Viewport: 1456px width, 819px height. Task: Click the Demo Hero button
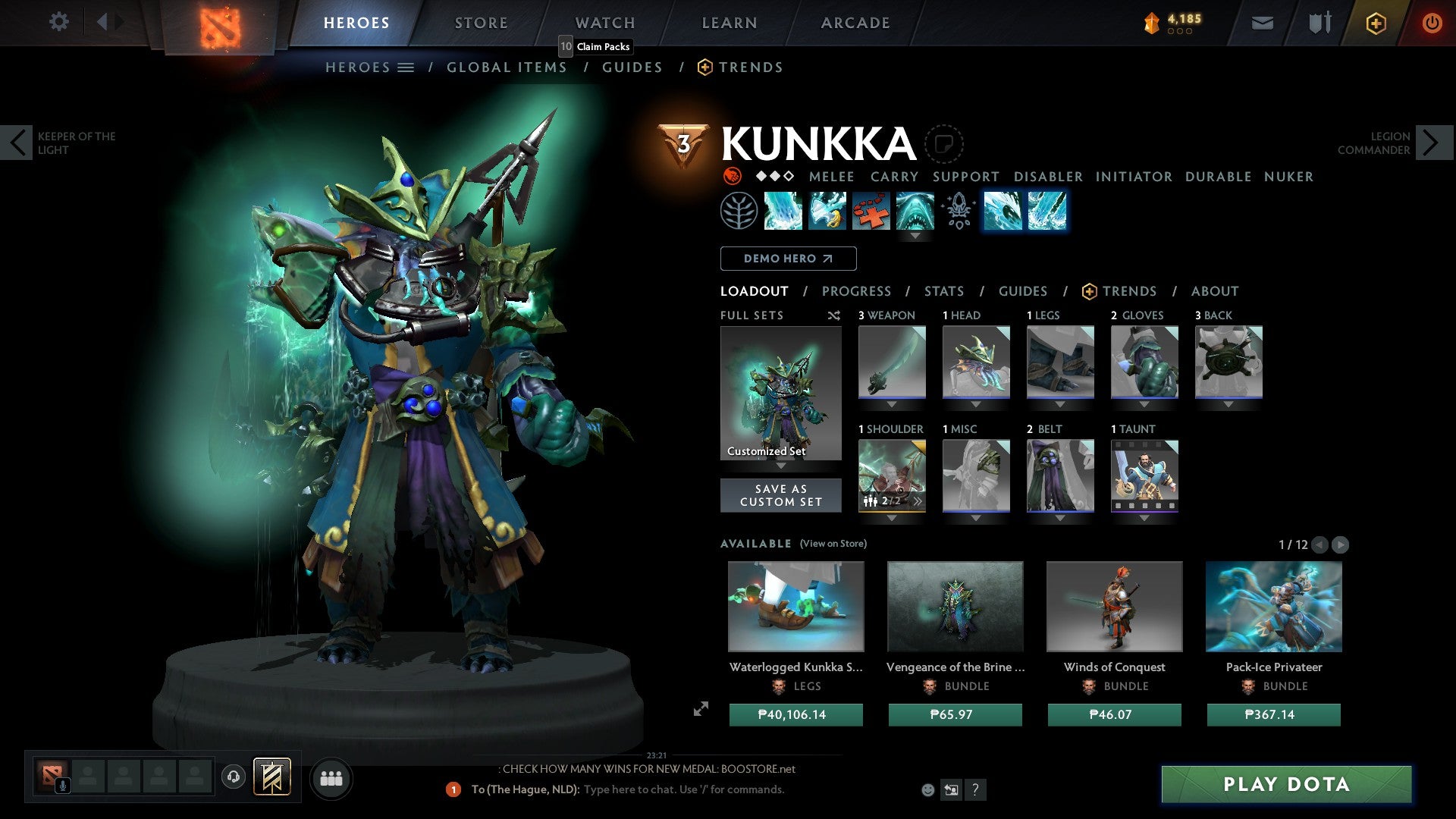click(787, 259)
